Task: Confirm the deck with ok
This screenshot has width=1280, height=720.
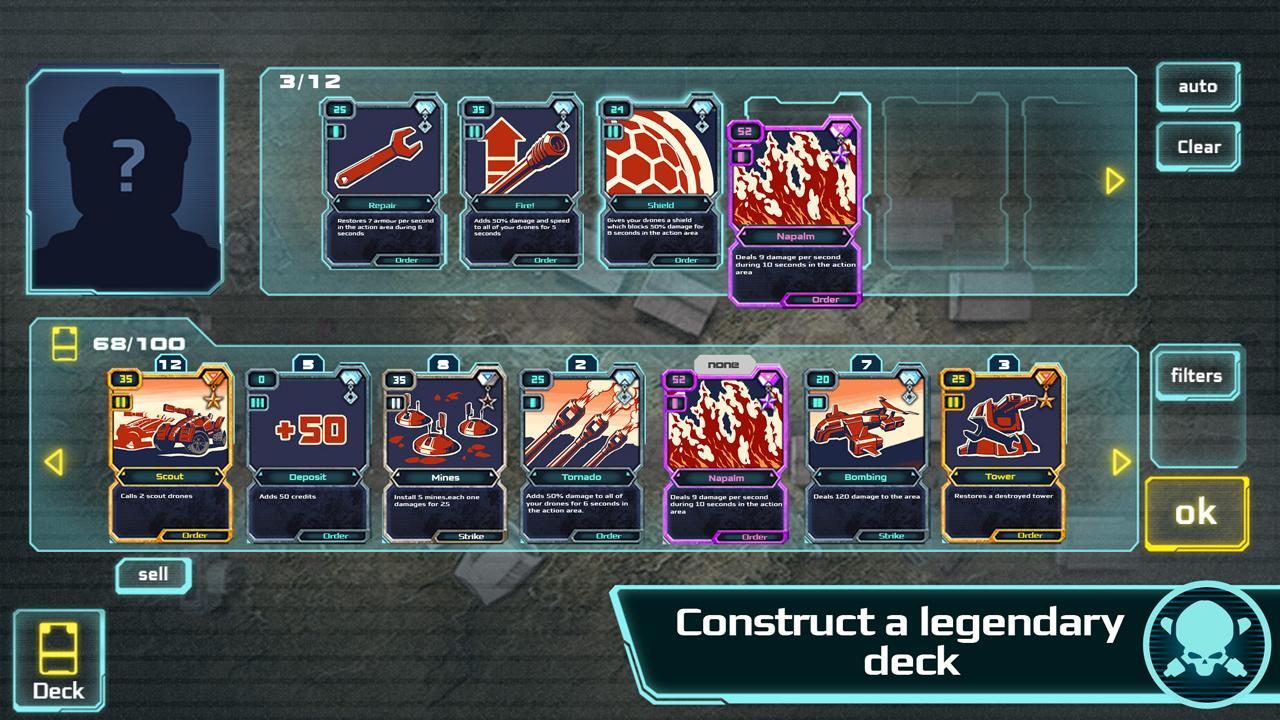Action: tap(1196, 513)
